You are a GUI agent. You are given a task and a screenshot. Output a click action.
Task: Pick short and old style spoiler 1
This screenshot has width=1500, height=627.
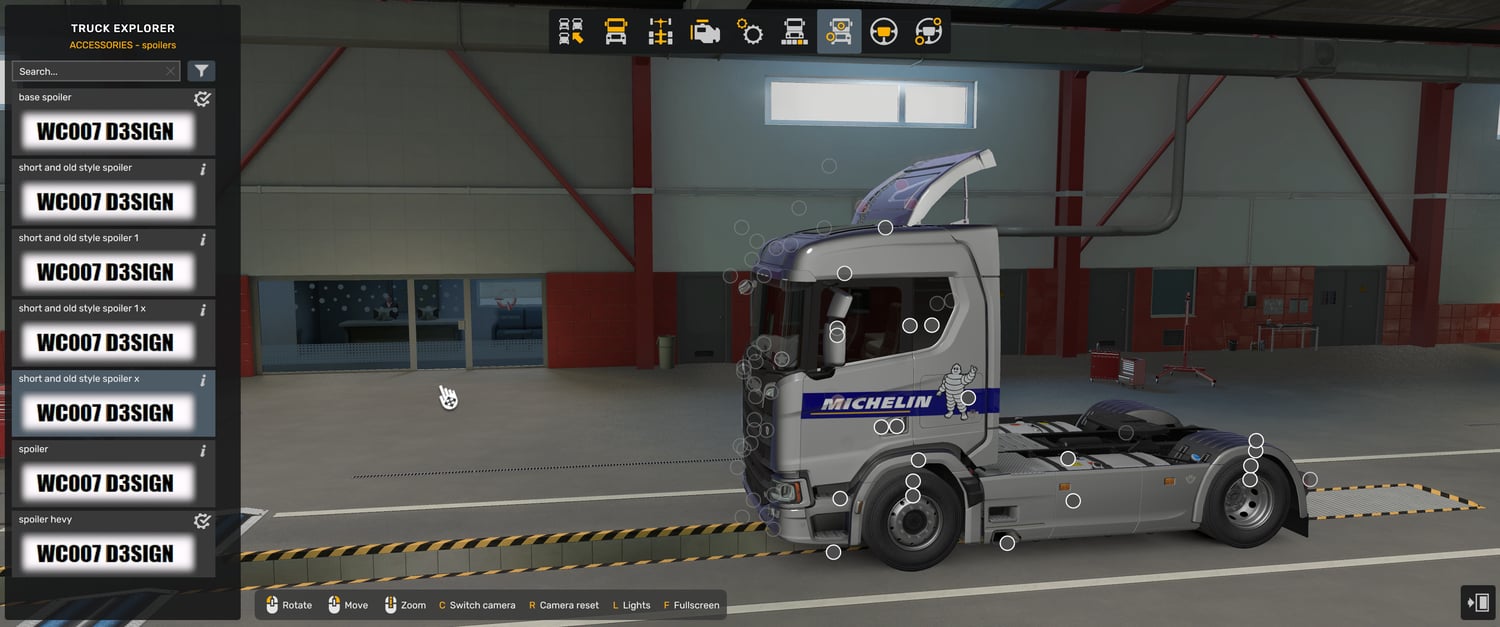104,272
